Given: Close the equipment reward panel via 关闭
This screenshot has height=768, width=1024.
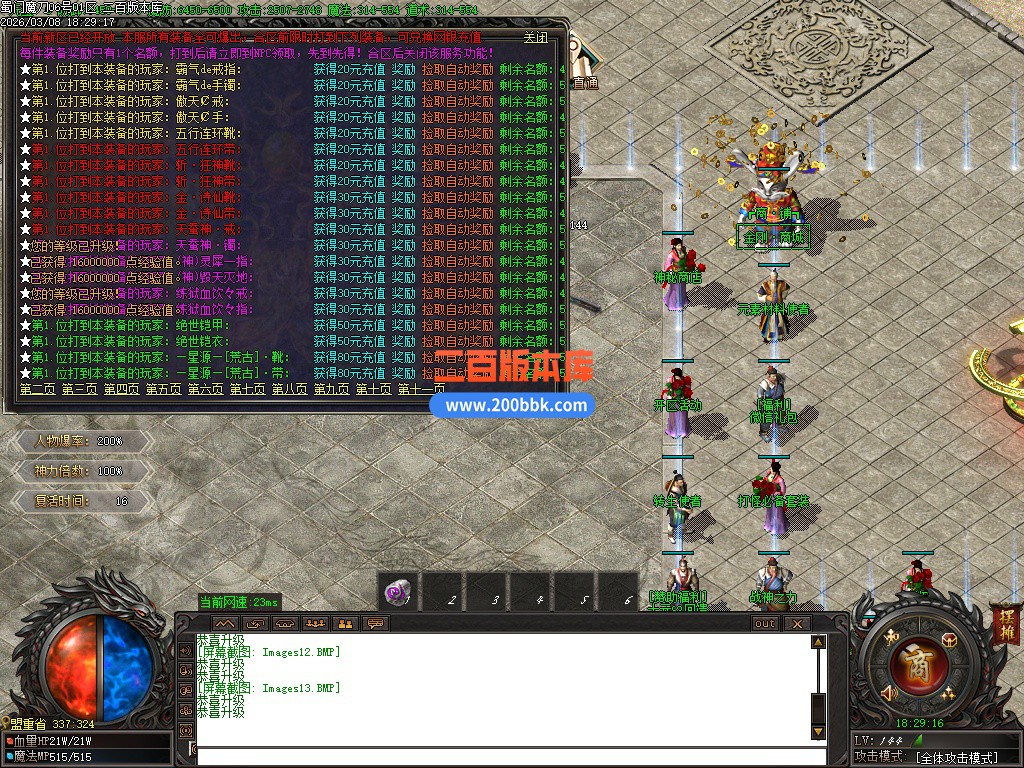Looking at the screenshot, I should [x=535, y=38].
